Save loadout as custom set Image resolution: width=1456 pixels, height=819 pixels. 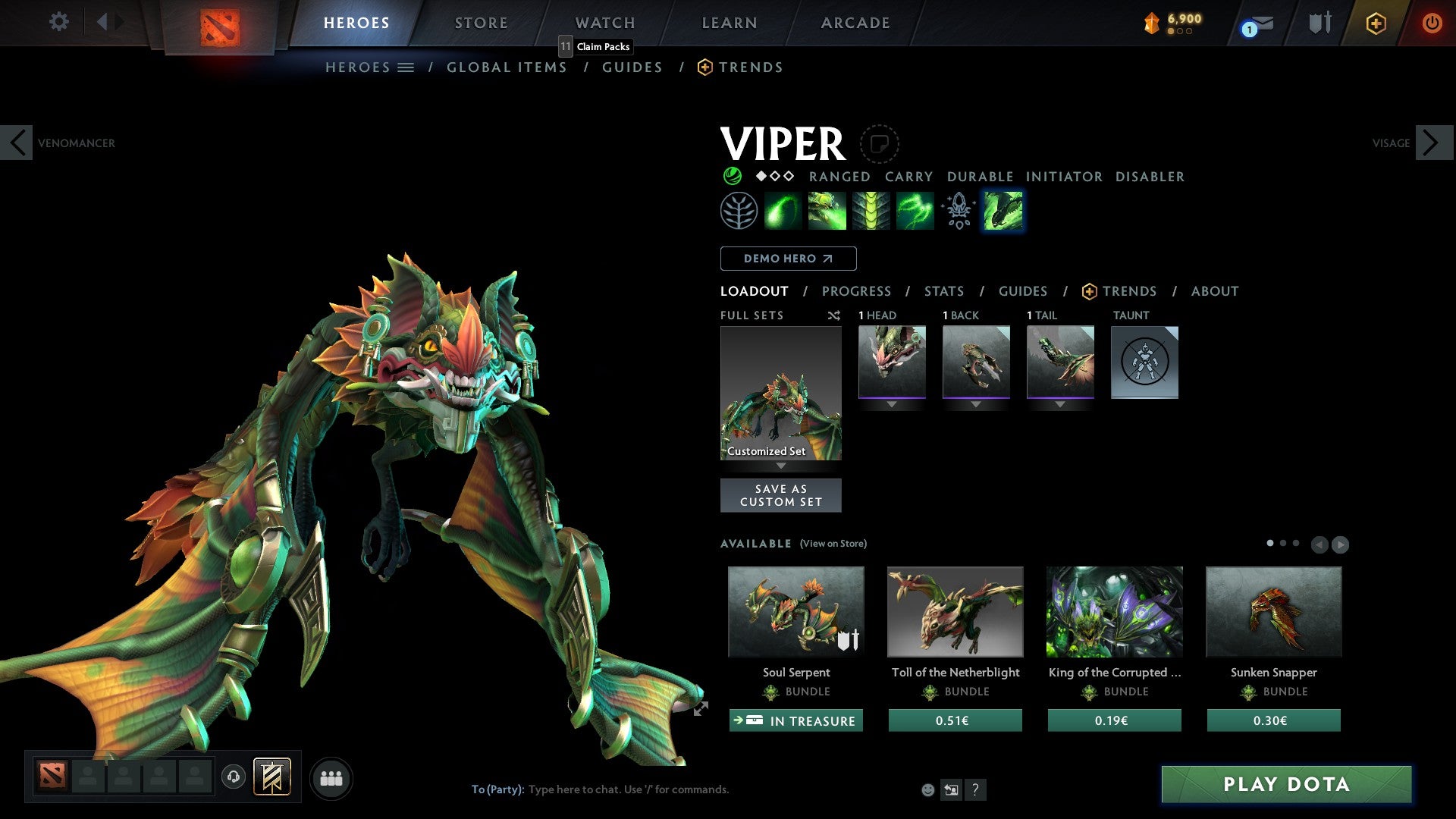pyautogui.click(x=780, y=495)
